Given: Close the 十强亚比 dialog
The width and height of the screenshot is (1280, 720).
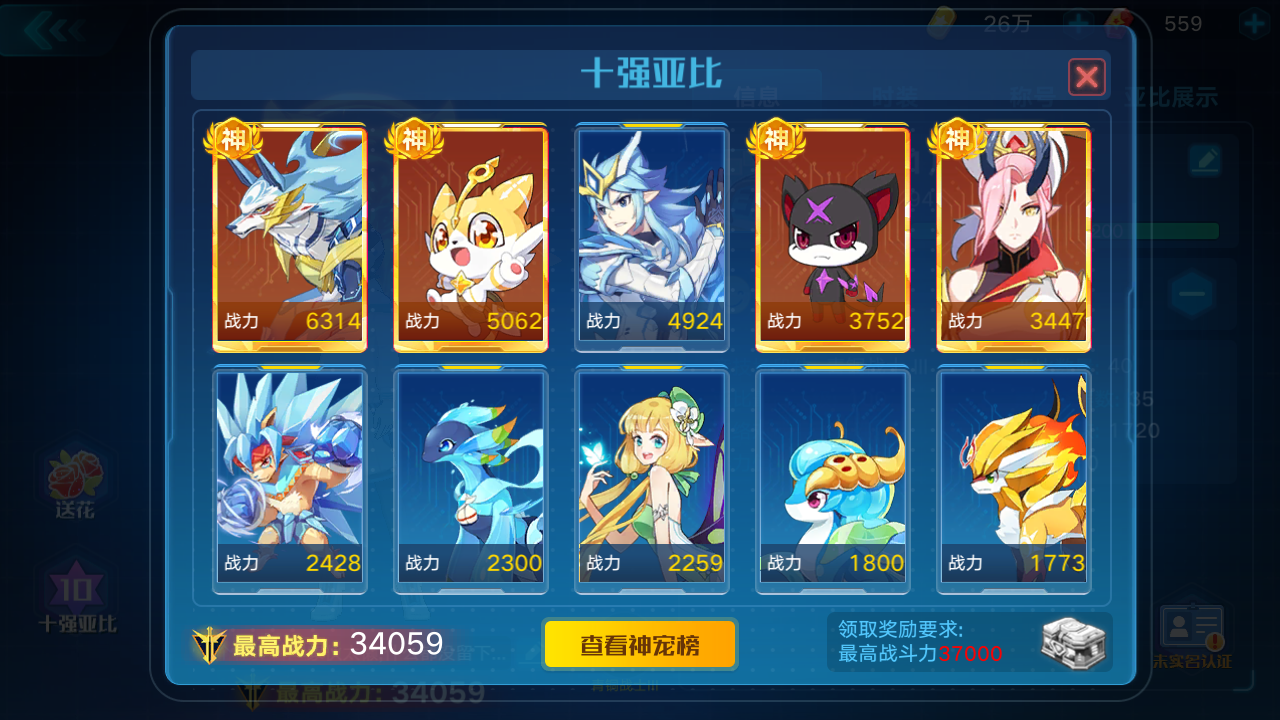Looking at the screenshot, I should [1087, 77].
